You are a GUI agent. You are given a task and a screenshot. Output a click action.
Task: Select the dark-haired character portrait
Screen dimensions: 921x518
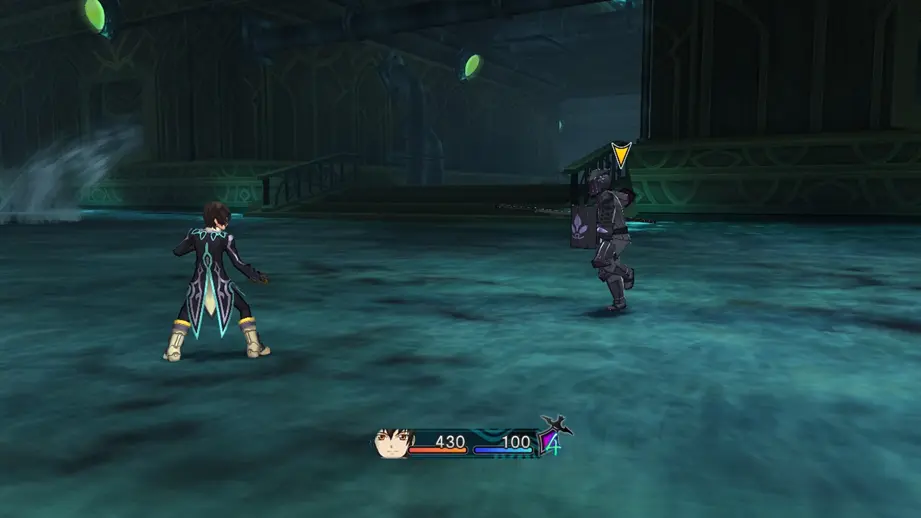coord(392,444)
